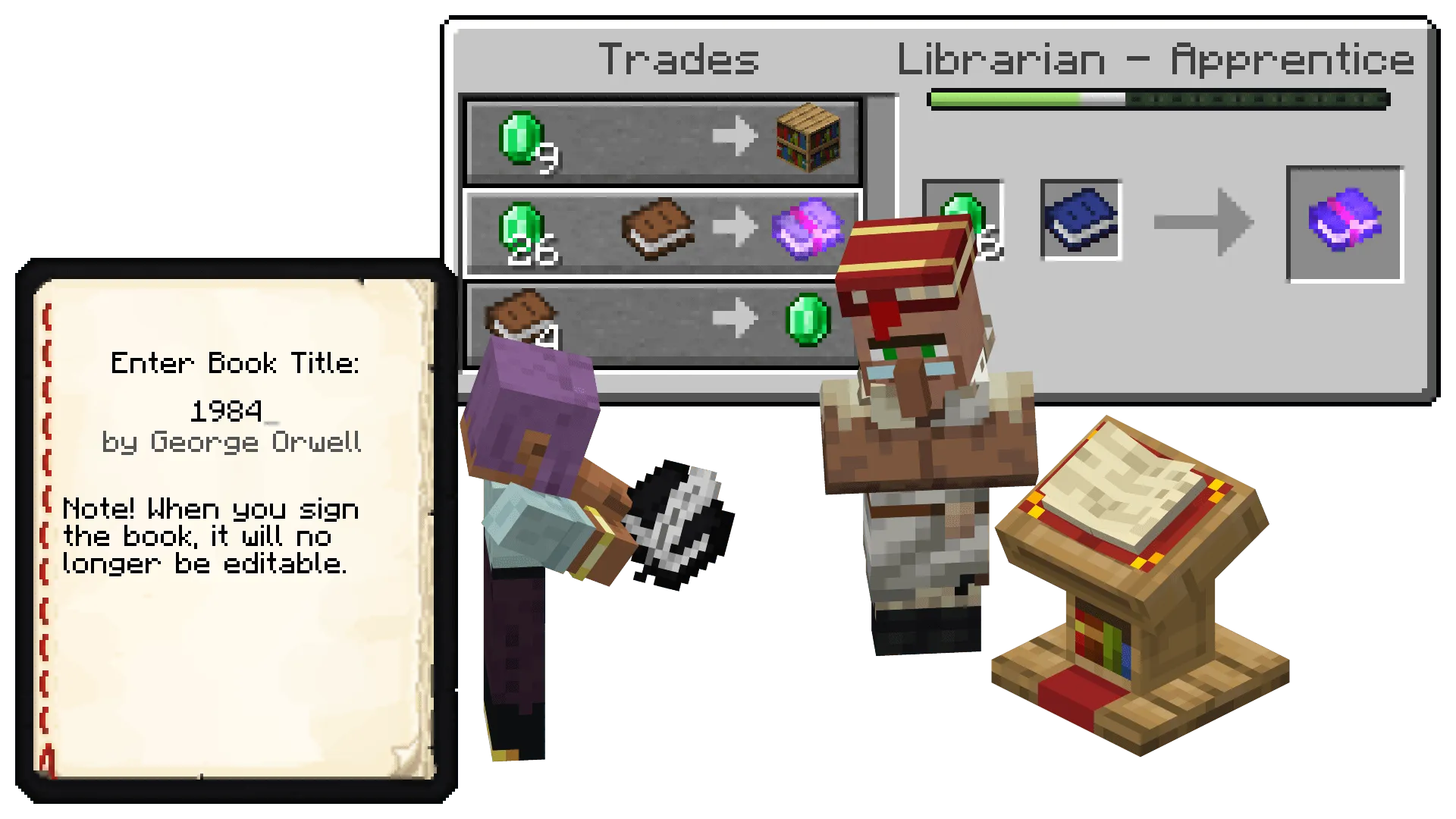Click the gray arrow in the crafting result panel
This screenshot has width=1456, height=819.
pyautogui.click(x=1202, y=222)
